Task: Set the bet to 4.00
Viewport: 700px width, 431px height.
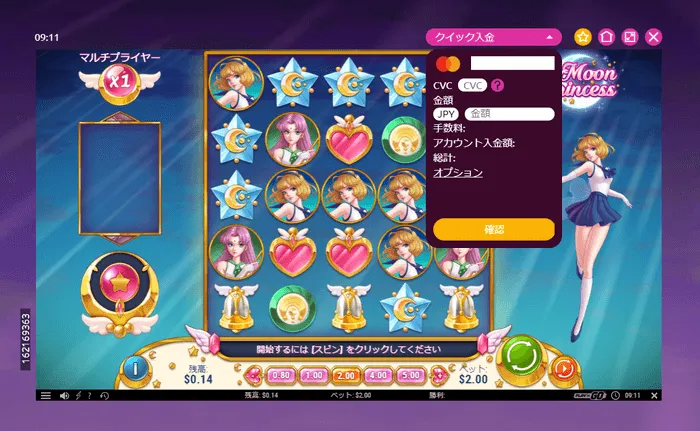Action: (x=378, y=376)
